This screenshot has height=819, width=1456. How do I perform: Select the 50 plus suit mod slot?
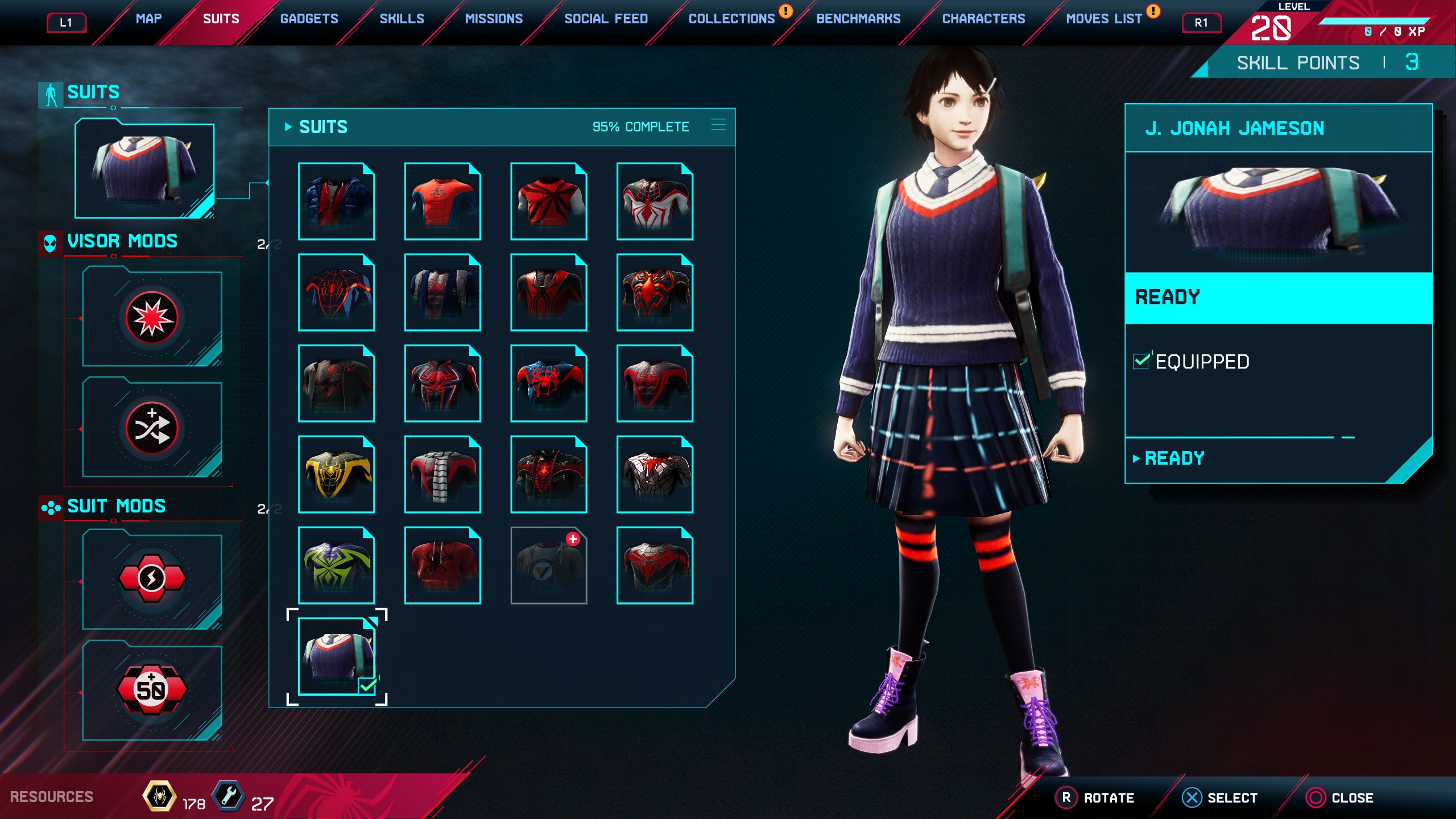152,690
